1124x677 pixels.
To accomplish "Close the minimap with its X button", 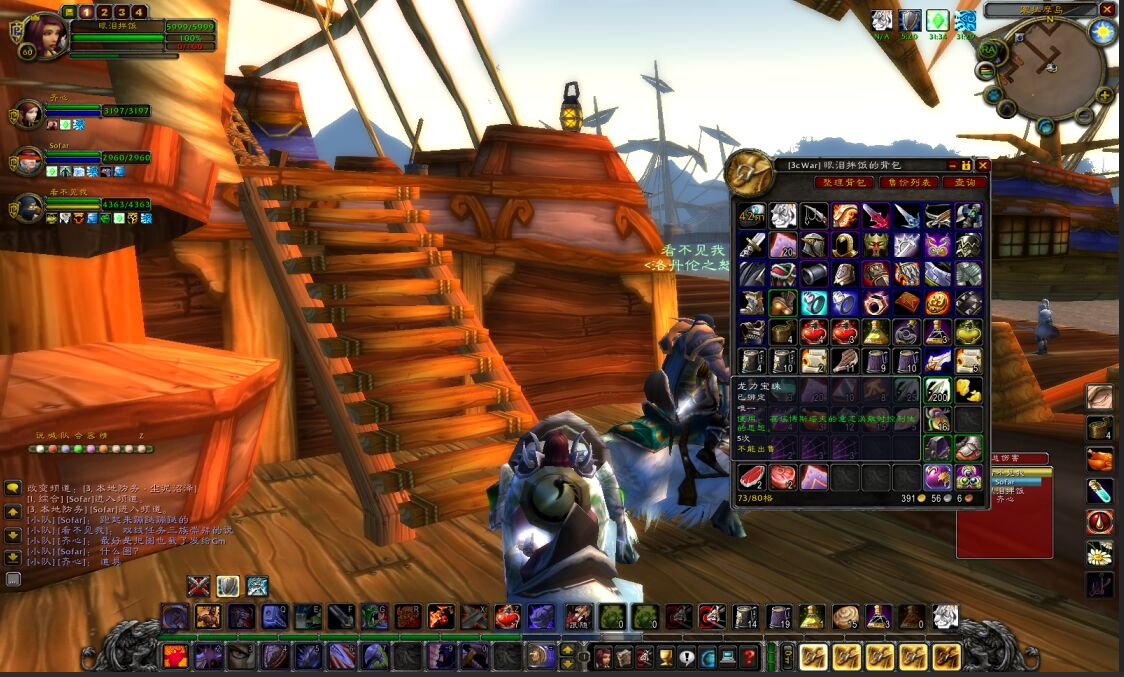I will point(1107,9).
